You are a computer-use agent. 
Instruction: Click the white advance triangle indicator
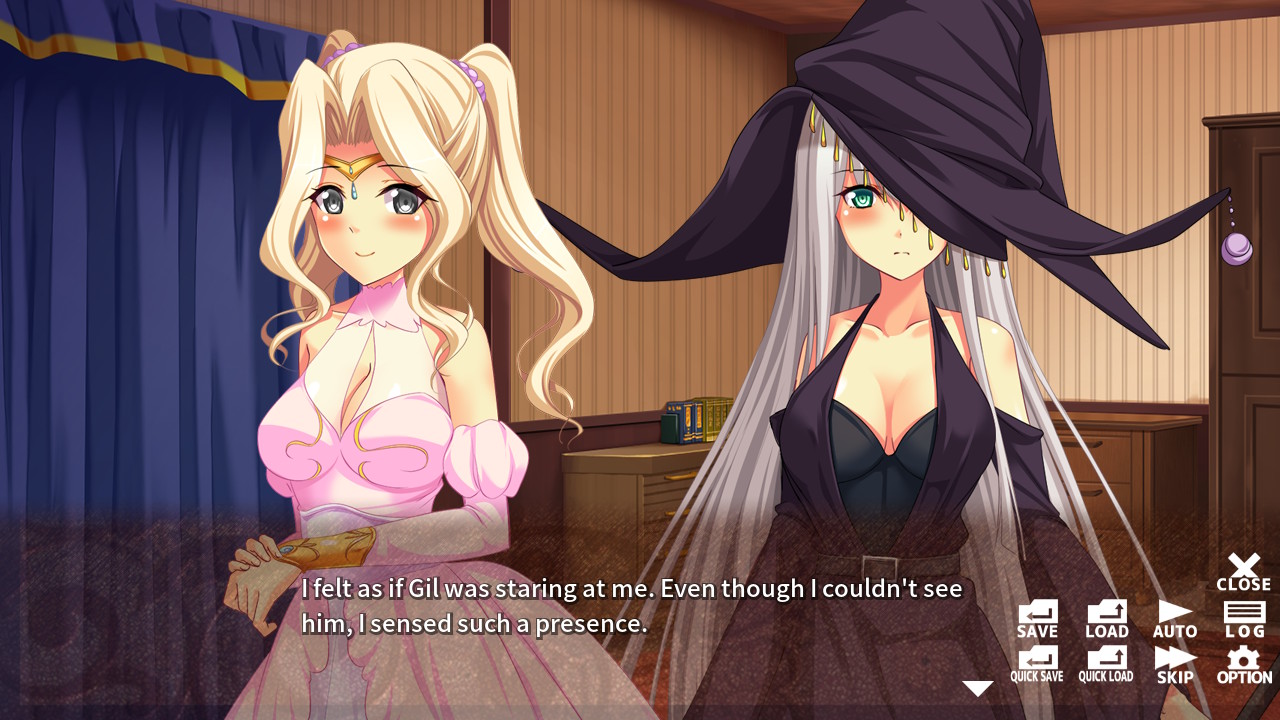[x=976, y=686]
